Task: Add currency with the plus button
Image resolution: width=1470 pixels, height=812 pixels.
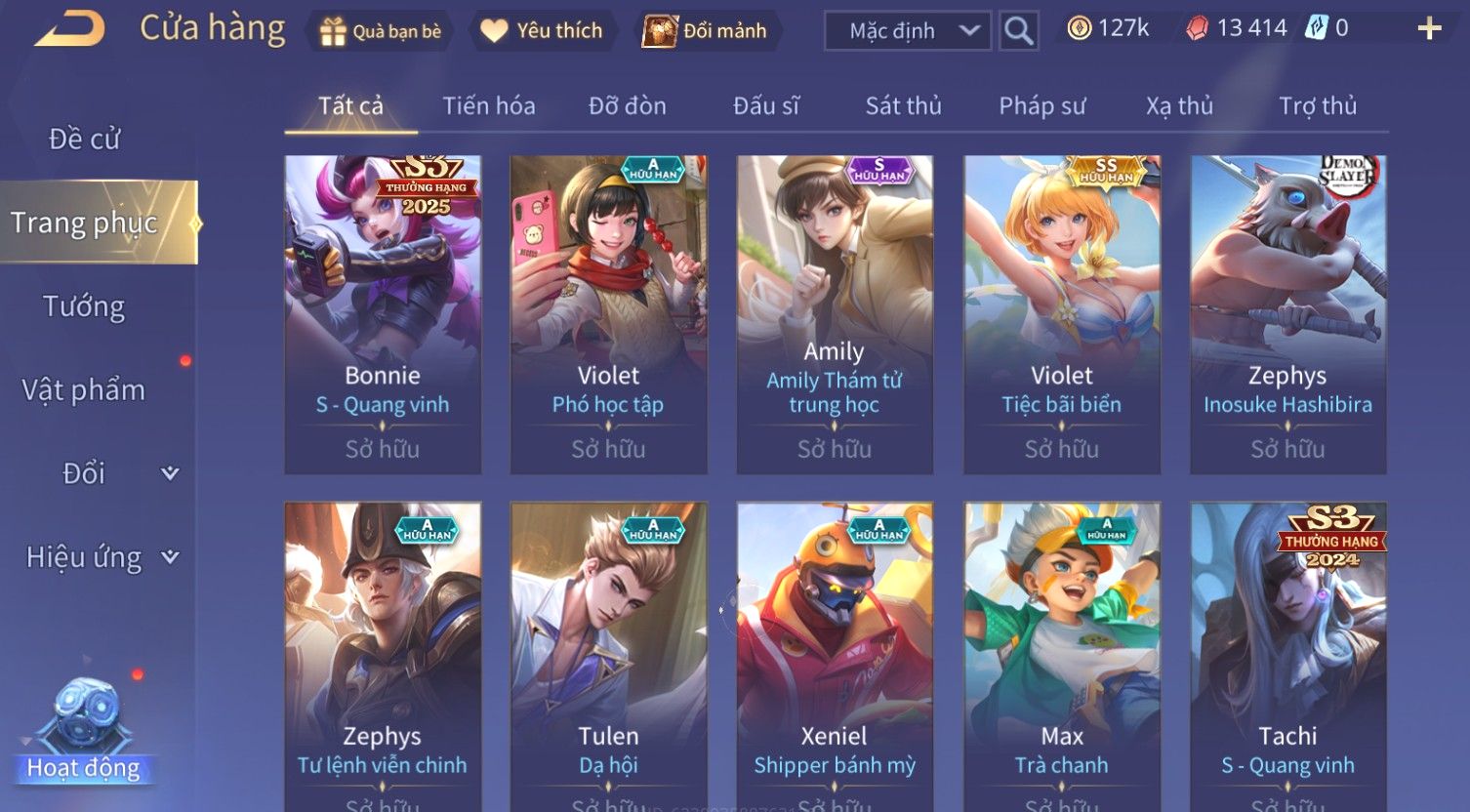Action: coord(1429,29)
